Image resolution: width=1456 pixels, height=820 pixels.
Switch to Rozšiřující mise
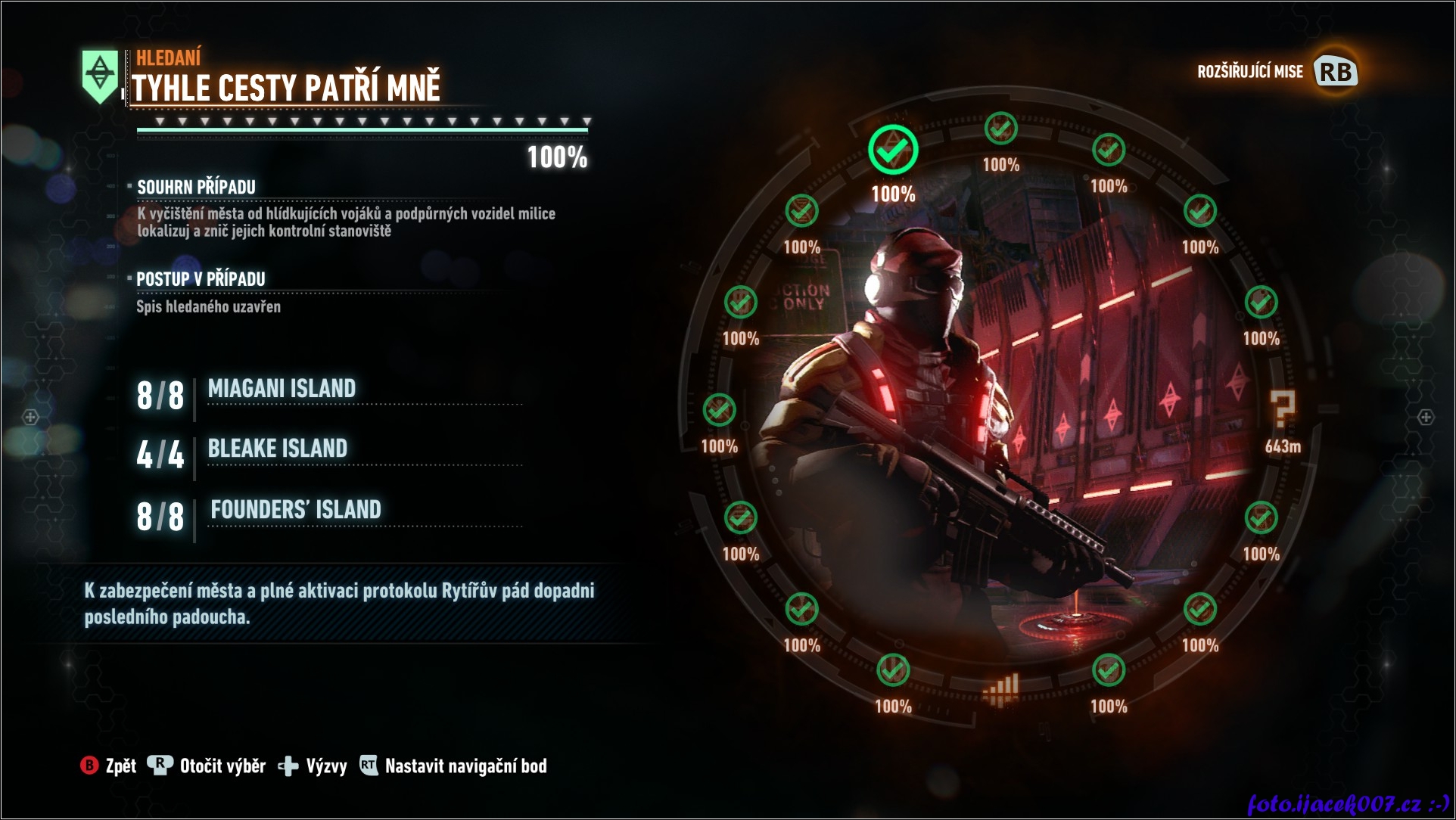pyautogui.click(x=1277, y=72)
